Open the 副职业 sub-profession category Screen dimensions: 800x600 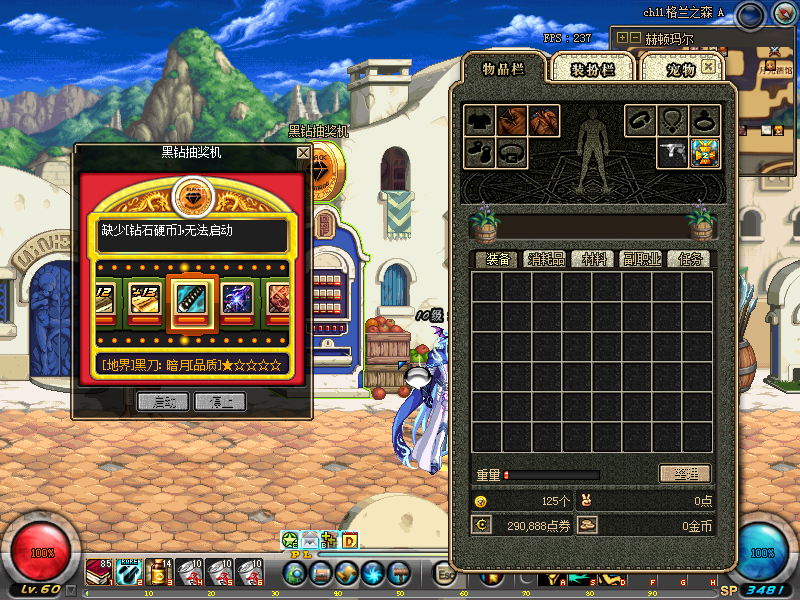(642, 259)
